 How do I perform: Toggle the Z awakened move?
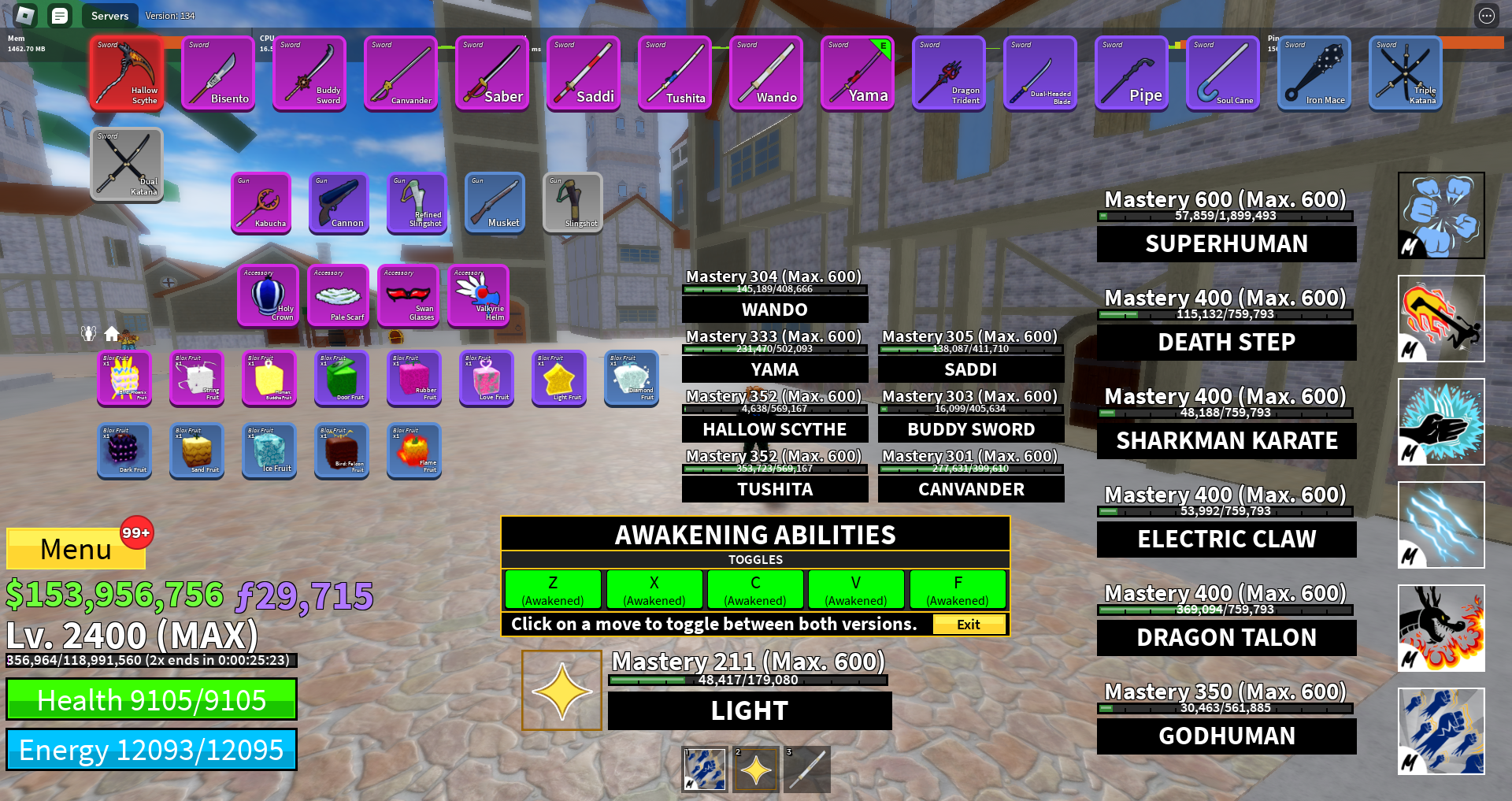click(x=553, y=590)
